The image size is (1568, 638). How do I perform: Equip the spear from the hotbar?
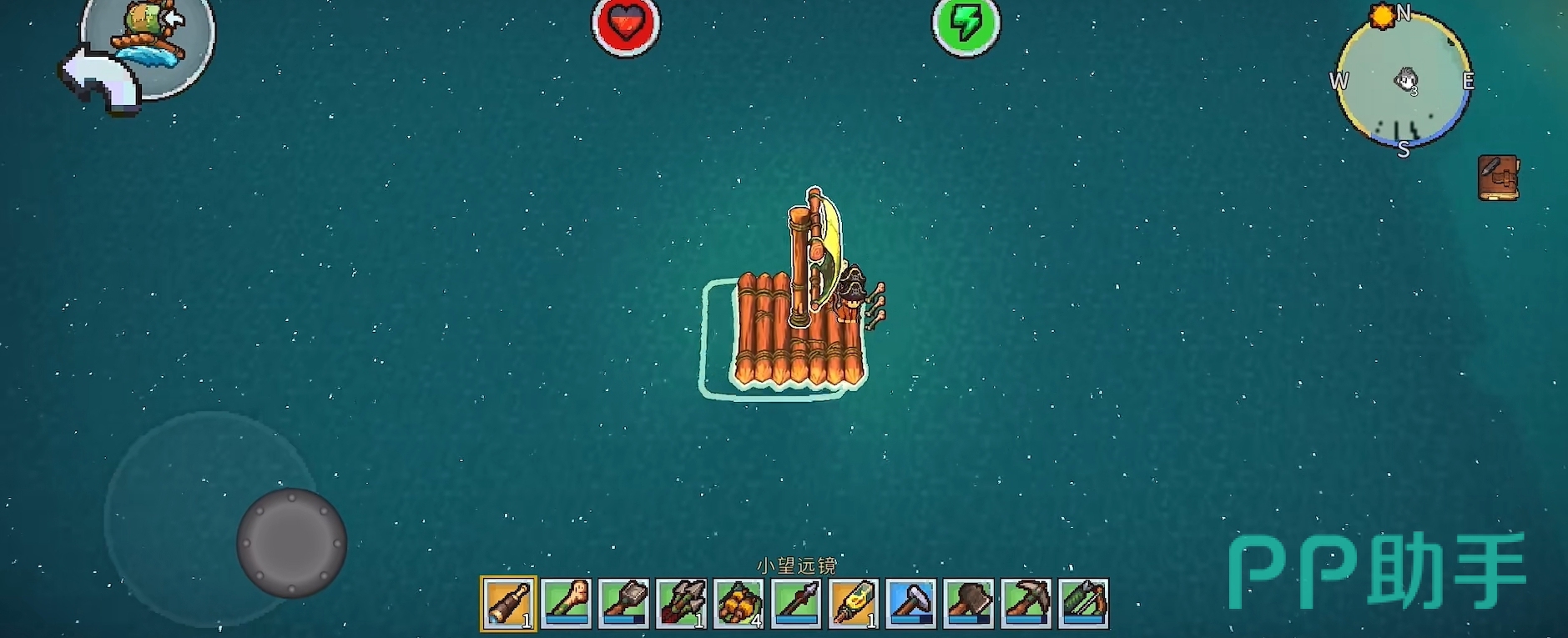796,603
